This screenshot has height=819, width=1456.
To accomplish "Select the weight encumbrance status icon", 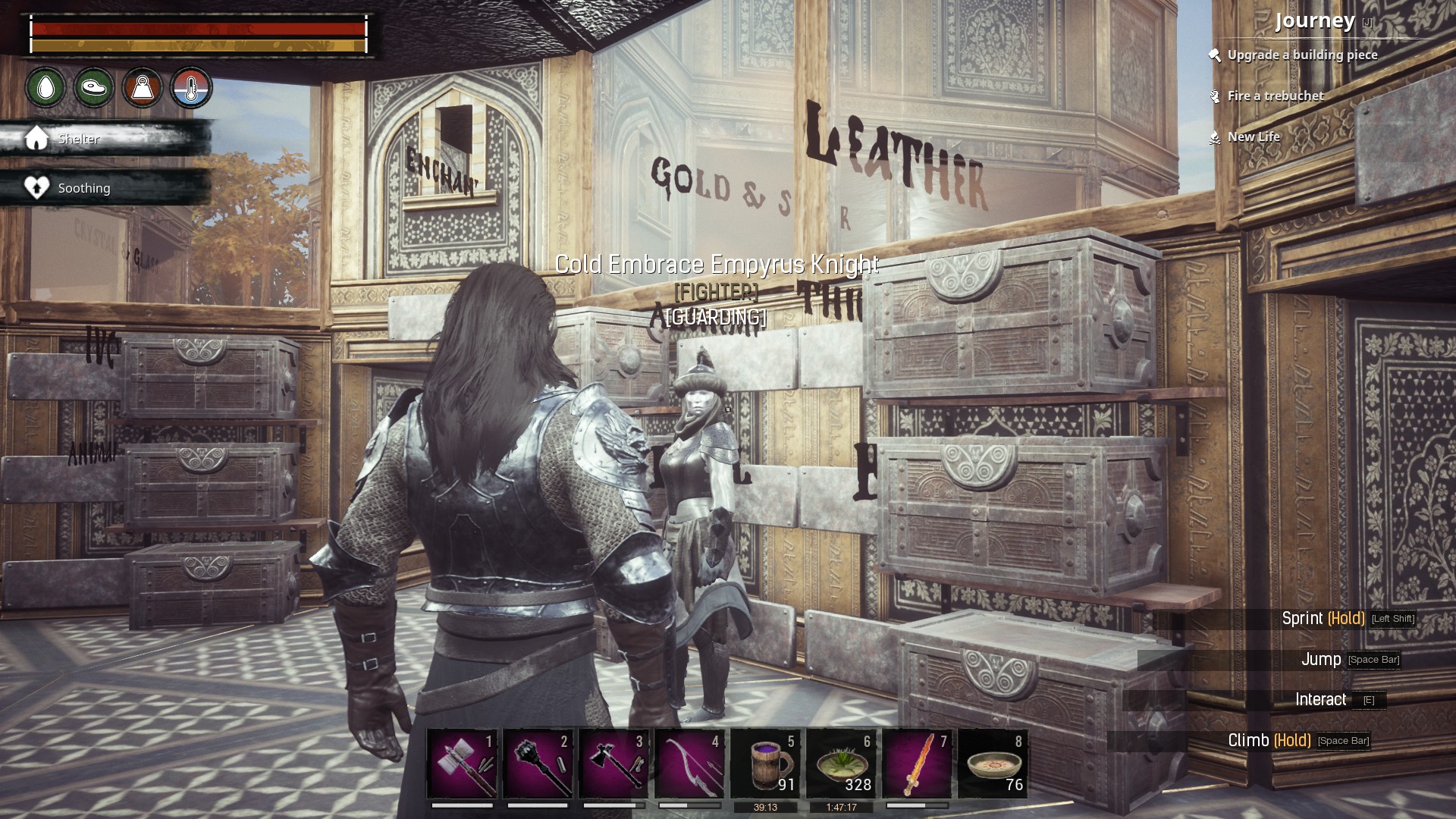I will (x=143, y=88).
